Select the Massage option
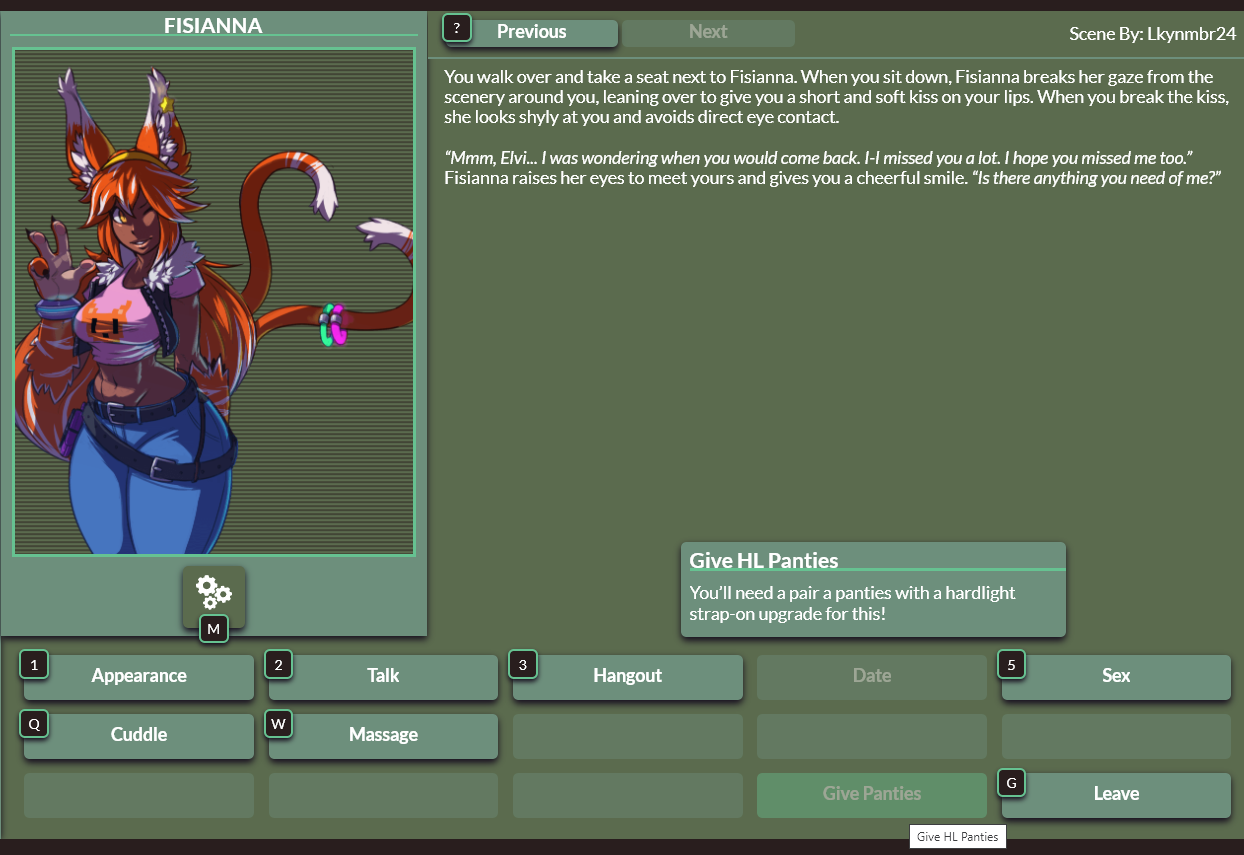 pos(383,735)
